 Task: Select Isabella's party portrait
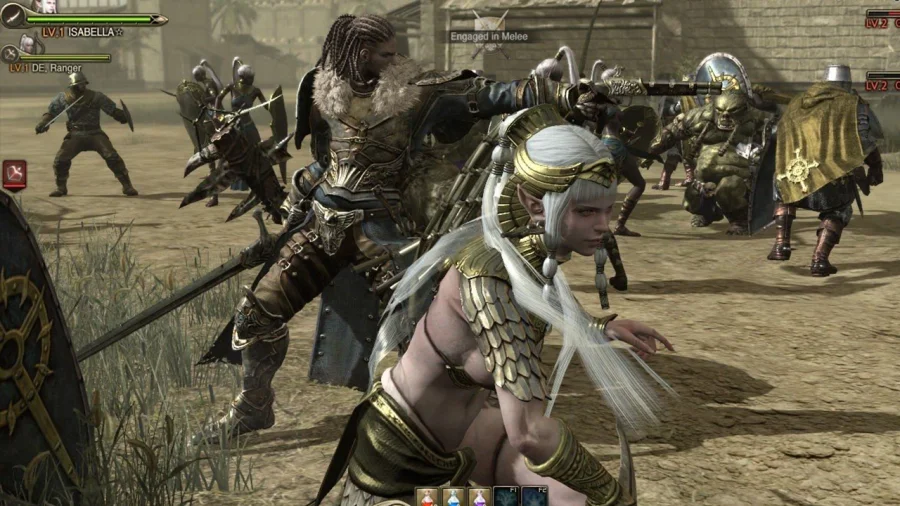[x=47, y=7]
